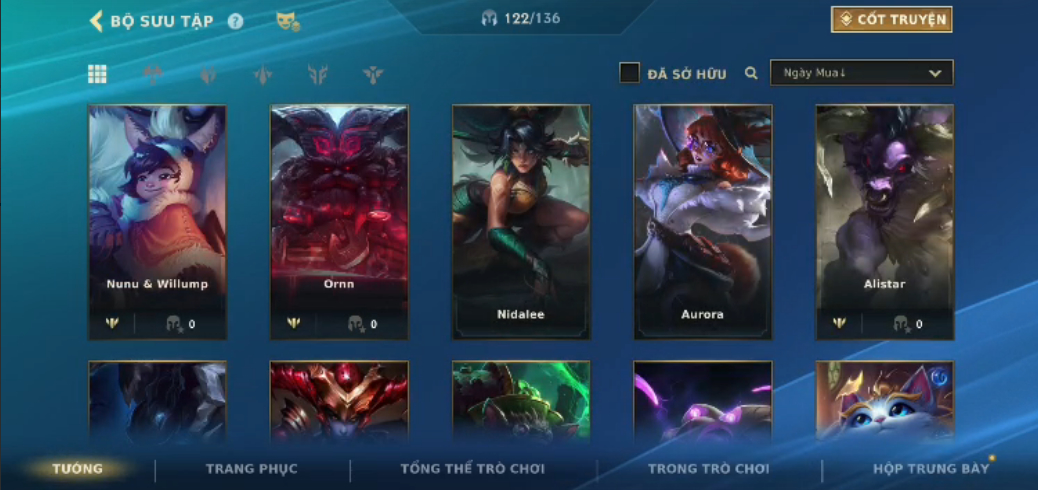Show the Trong Trò Chơi tab
1038x490 pixels.
(709, 468)
